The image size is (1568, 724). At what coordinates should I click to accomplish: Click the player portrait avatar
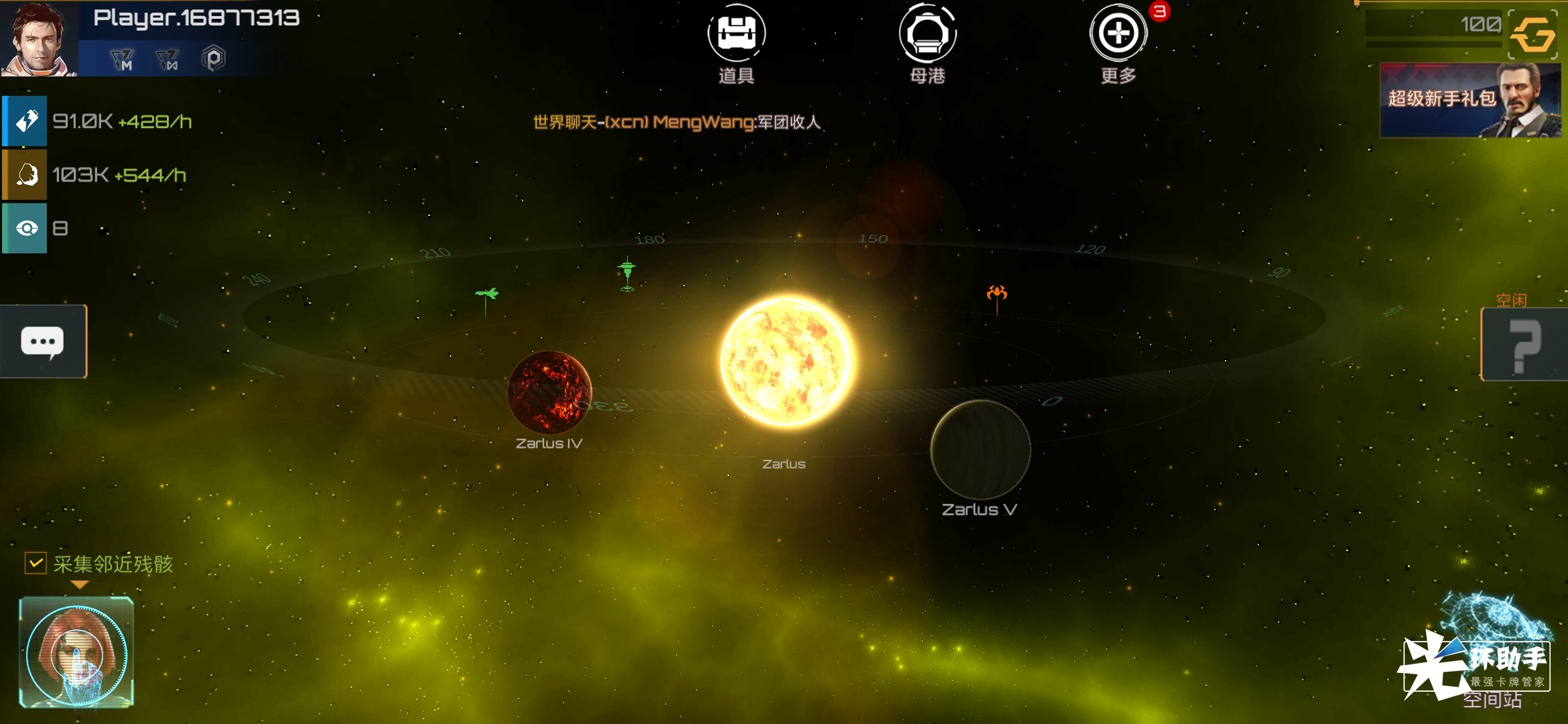click(38, 38)
